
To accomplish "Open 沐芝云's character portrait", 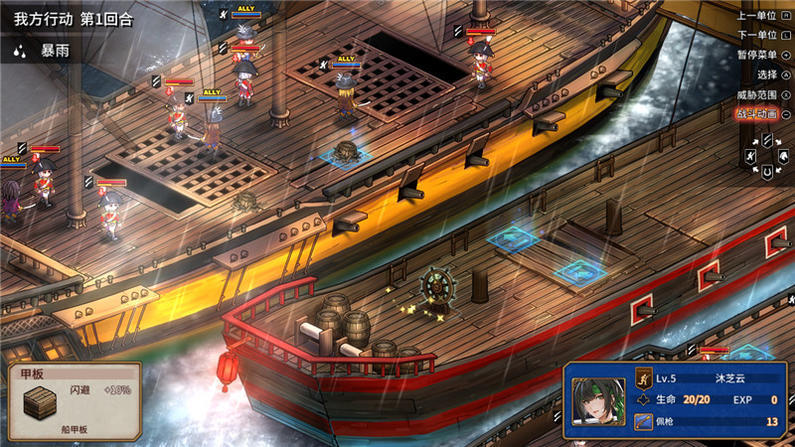I will pos(598,401).
